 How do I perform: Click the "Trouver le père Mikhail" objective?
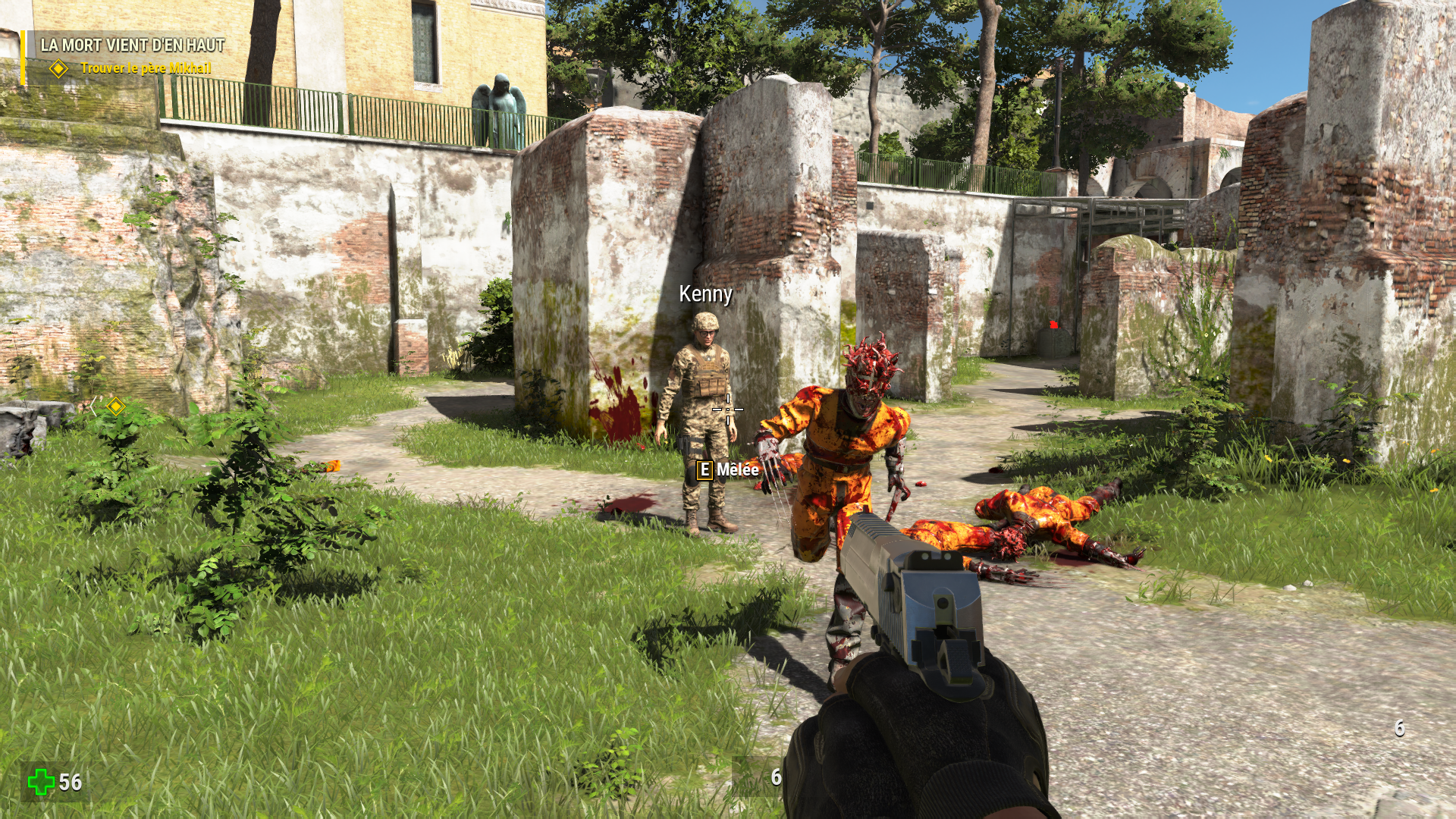click(x=146, y=68)
